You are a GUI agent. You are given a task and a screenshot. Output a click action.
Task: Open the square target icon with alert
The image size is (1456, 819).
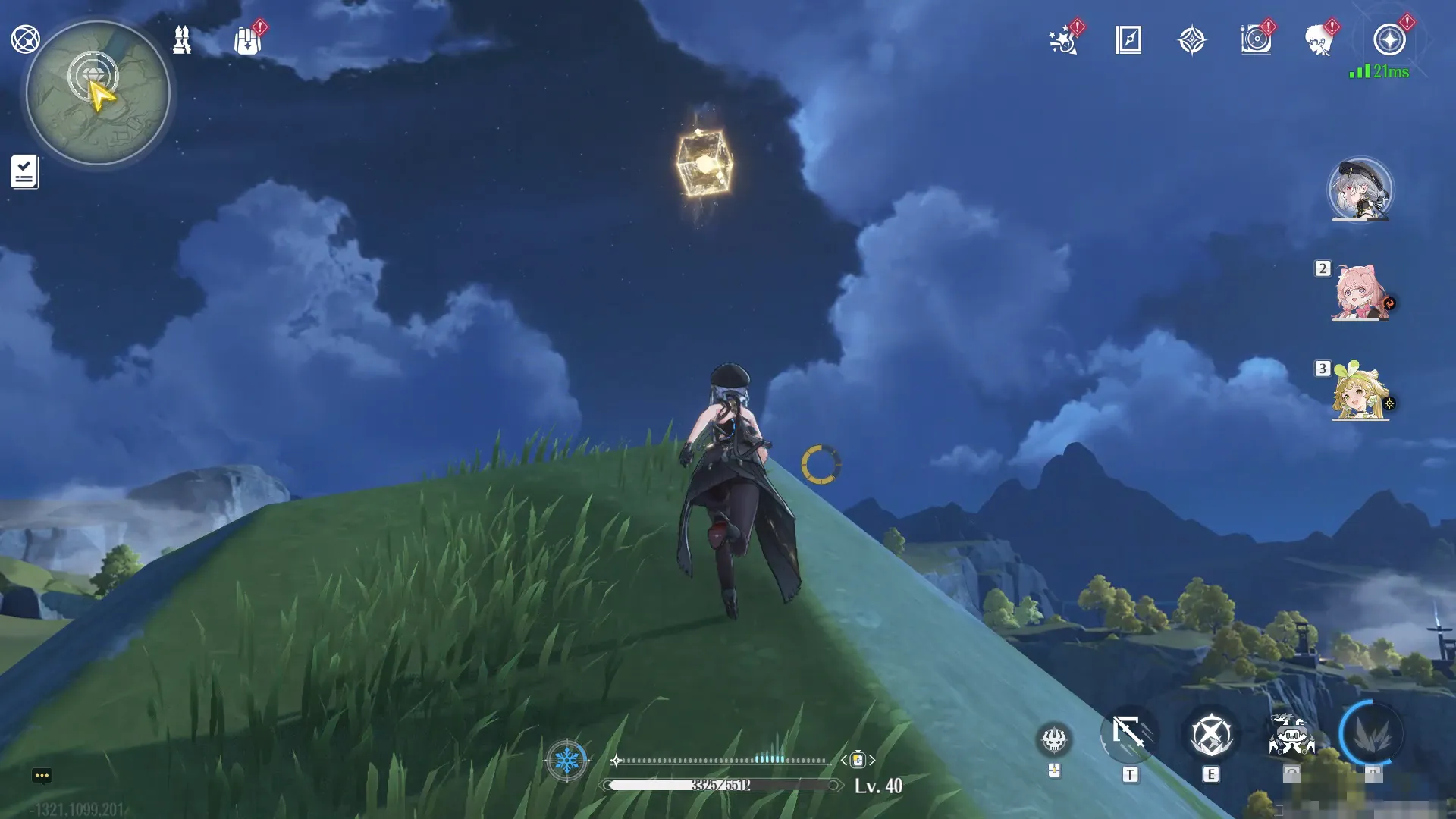(1256, 40)
